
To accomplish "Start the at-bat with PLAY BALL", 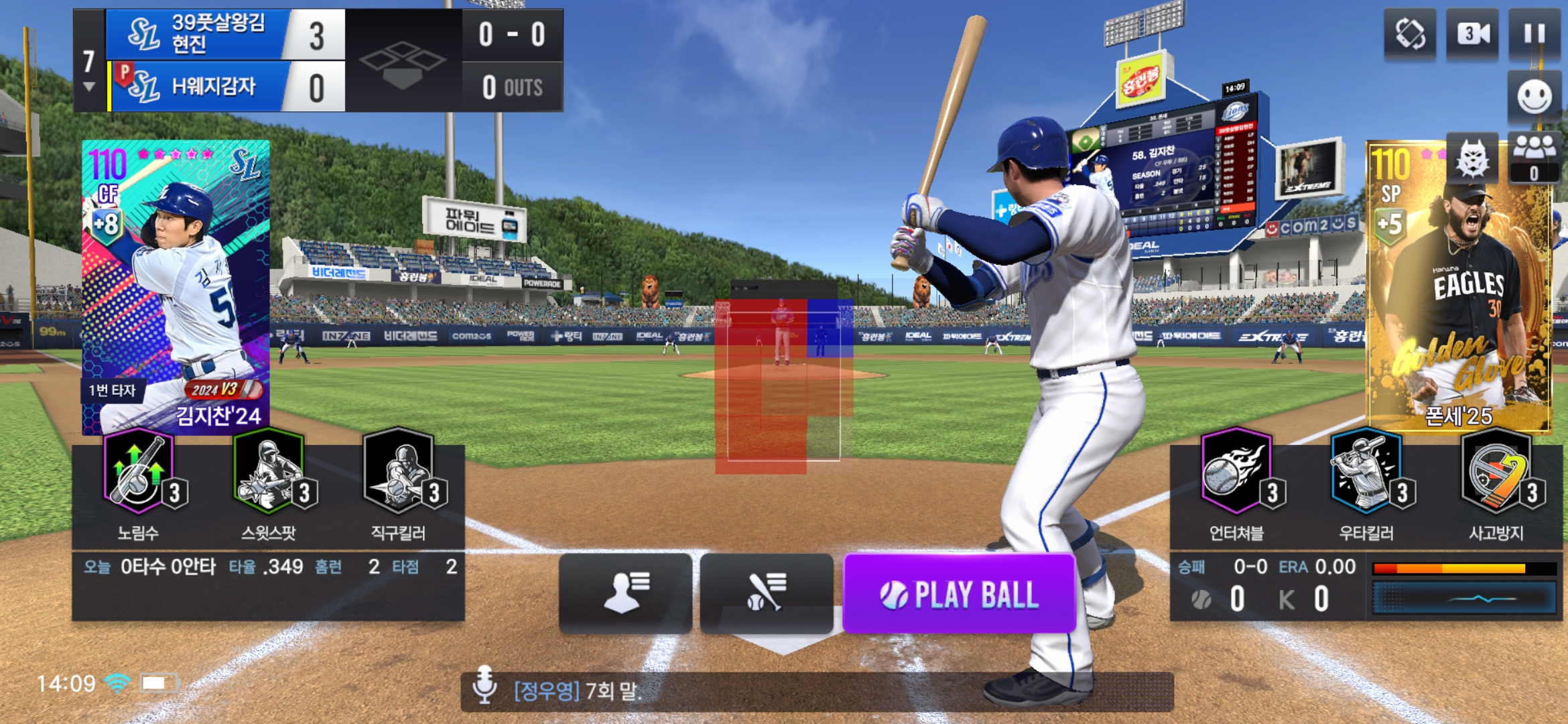I will [x=959, y=594].
